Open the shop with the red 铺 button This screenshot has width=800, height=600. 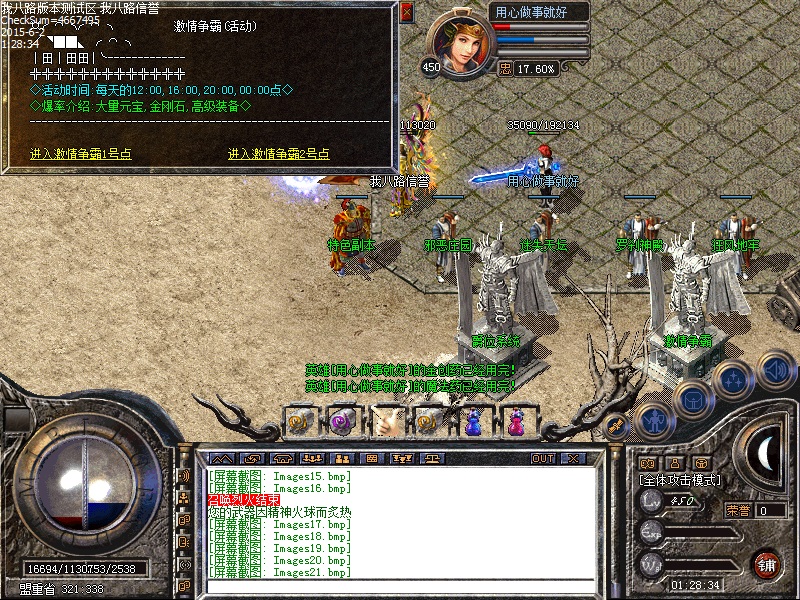click(x=767, y=564)
